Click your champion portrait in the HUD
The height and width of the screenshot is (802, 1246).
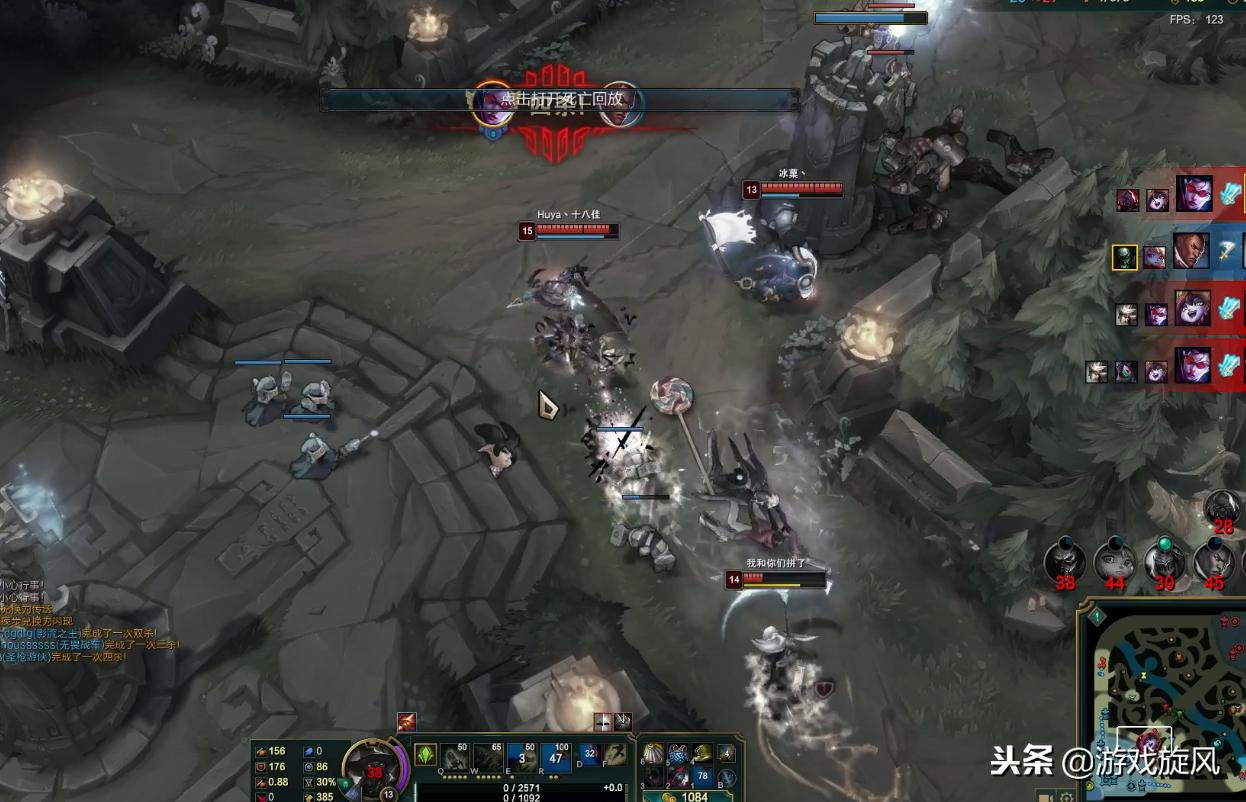[x=372, y=768]
